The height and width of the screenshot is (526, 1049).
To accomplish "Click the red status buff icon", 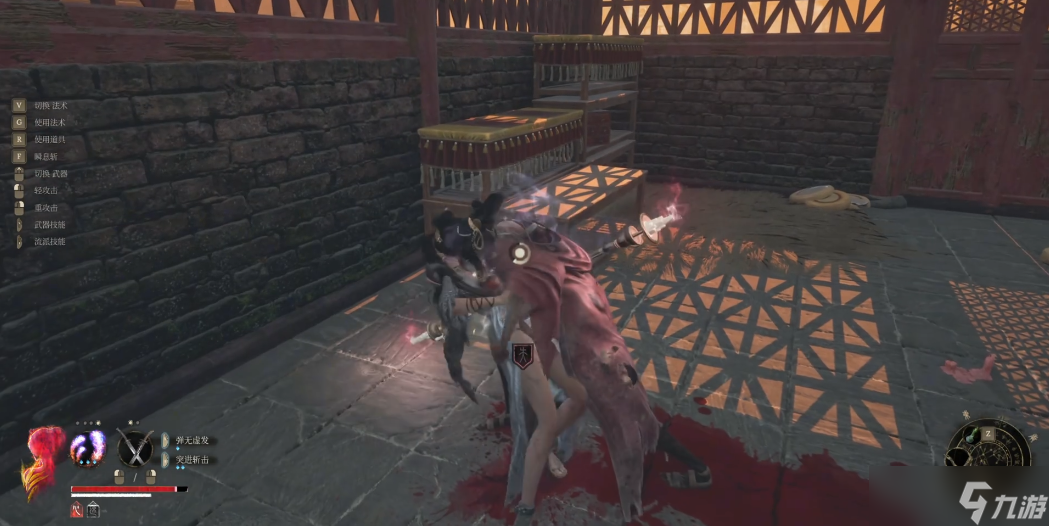I will [x=76, y=509].
